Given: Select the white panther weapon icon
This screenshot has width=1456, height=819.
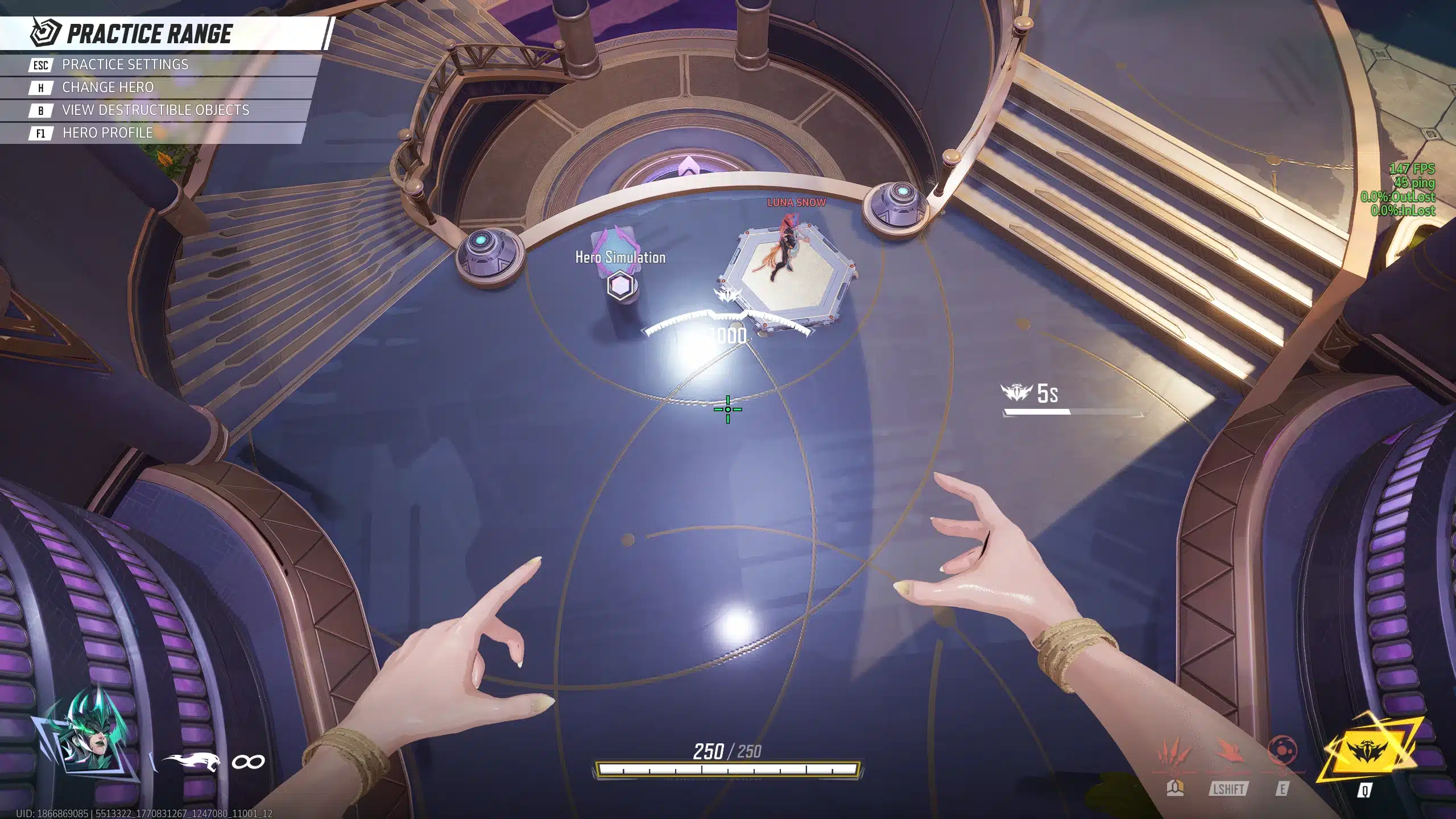Looking at the screenshot, I should (x=191, y=762).
